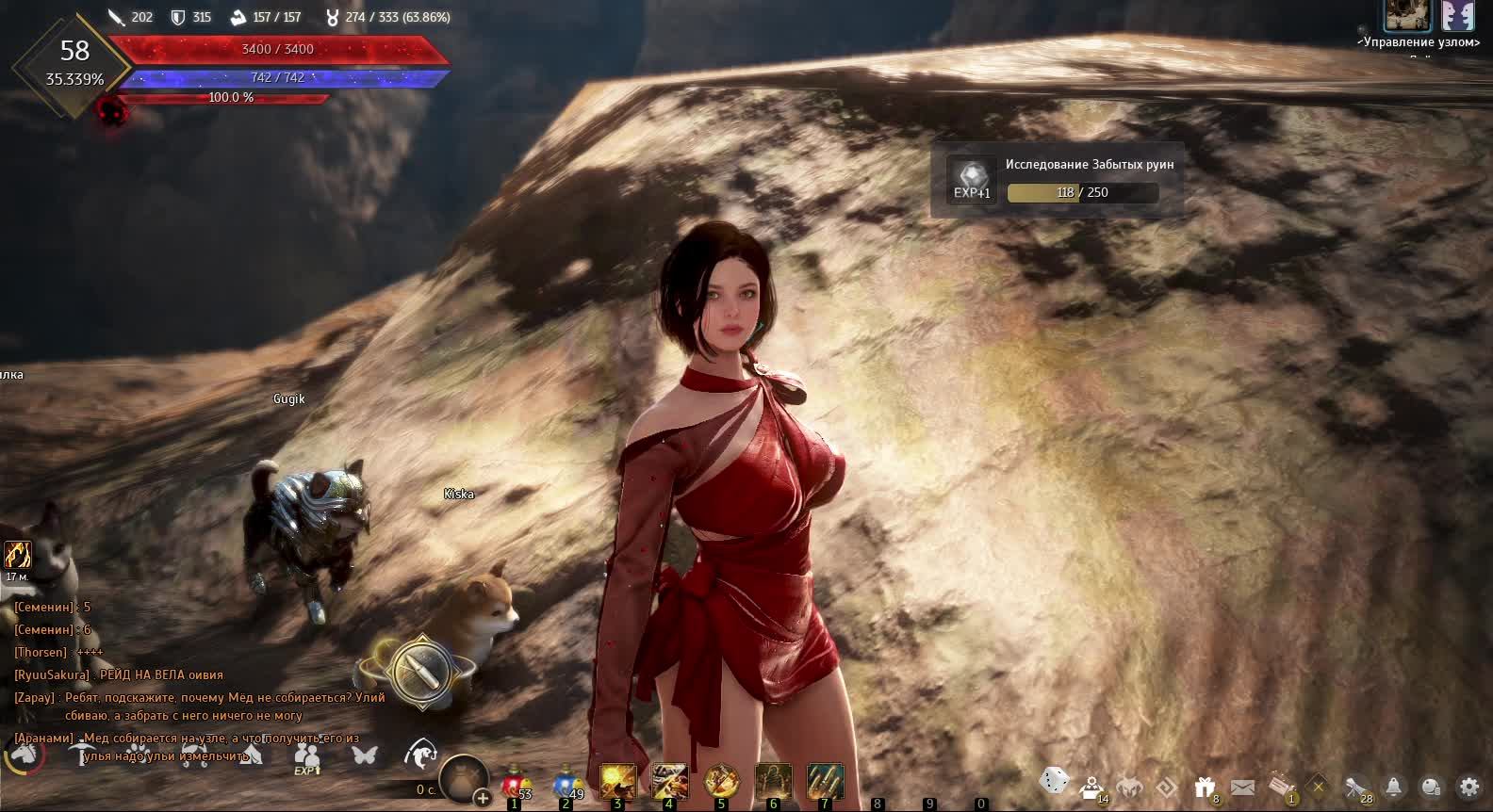The image size is (1493, 812).
Task: Click the money bag plus button
Action: pos(483,798)
